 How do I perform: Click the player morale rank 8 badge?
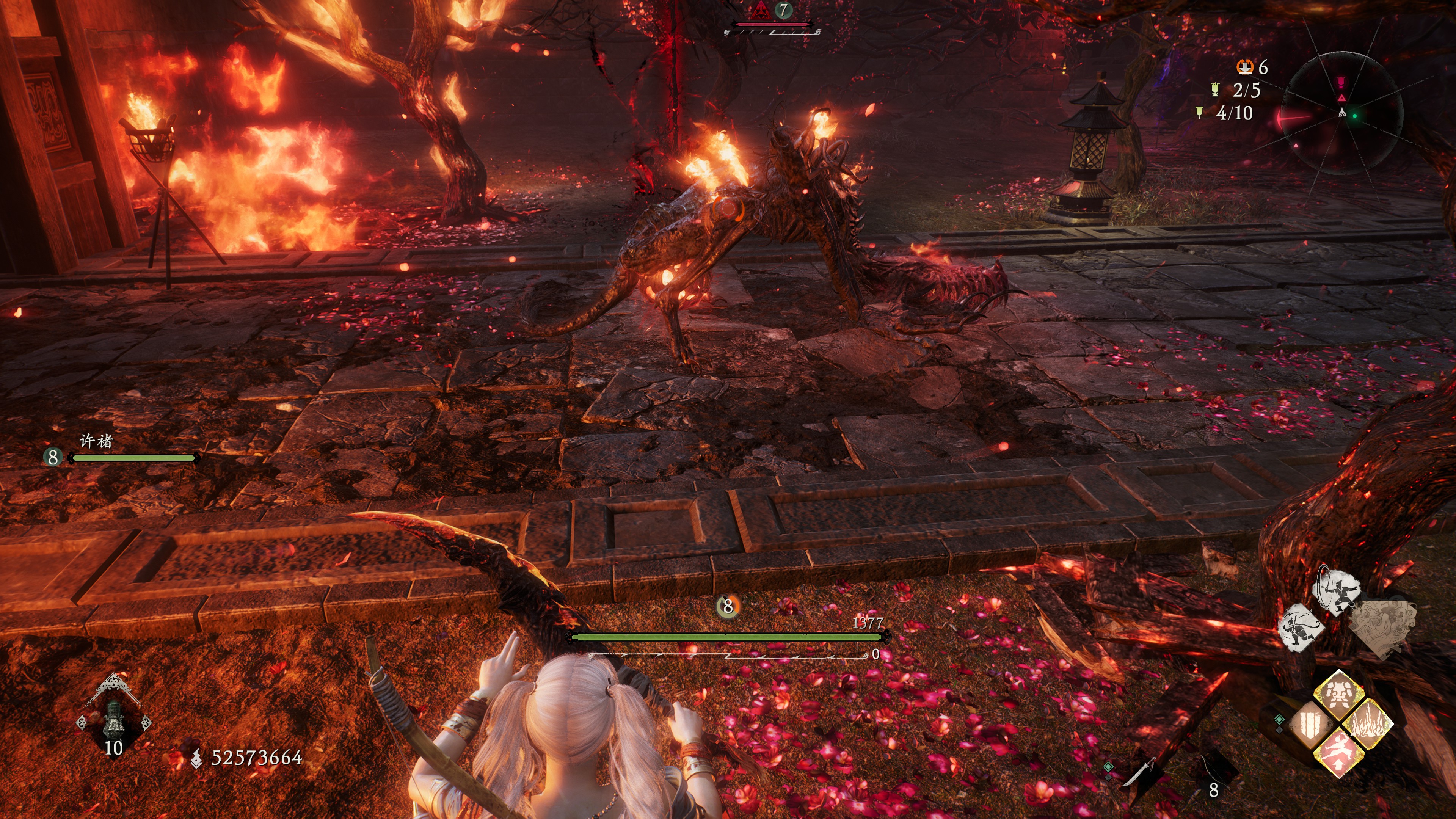click(728, 607)
